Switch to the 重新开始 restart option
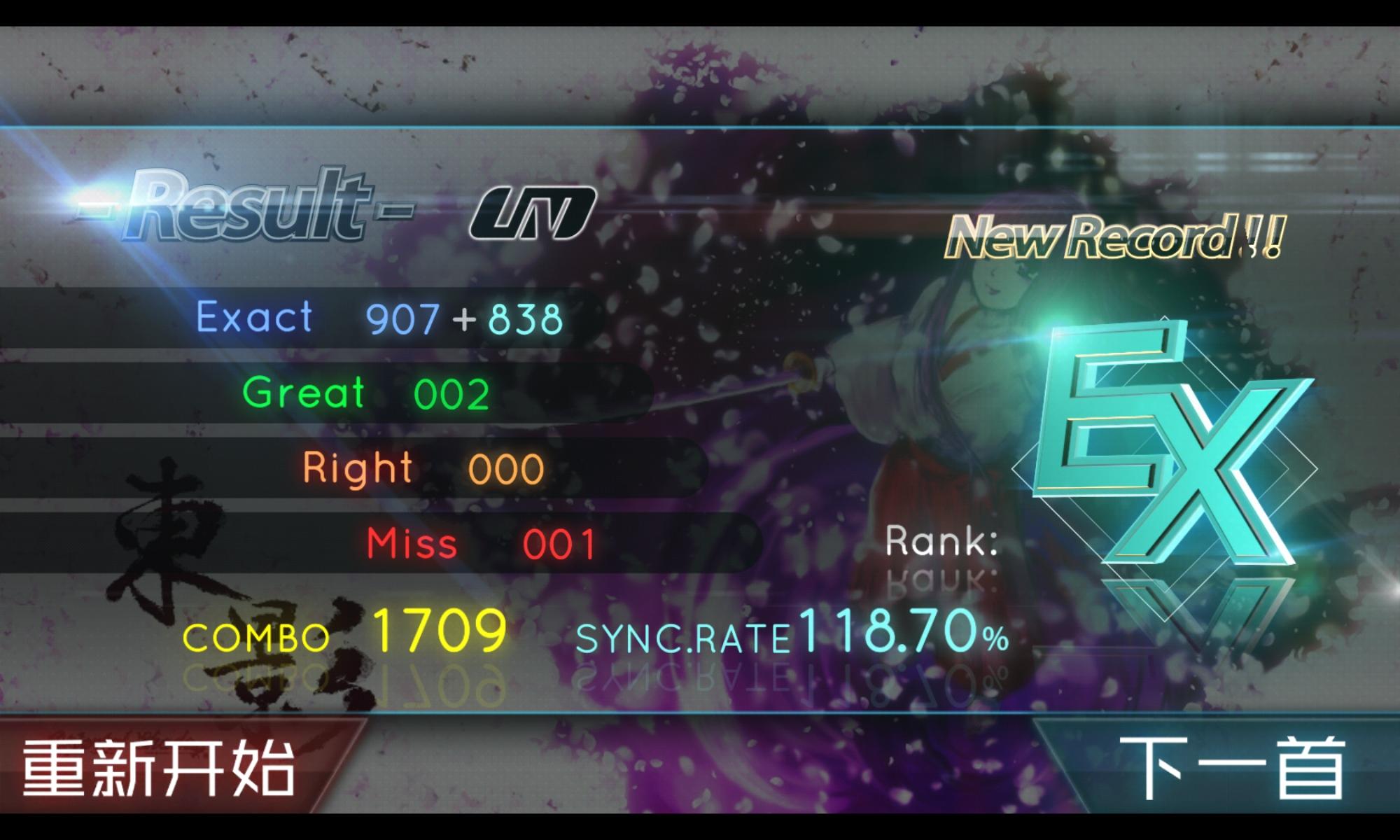 (x=161, y=766)
